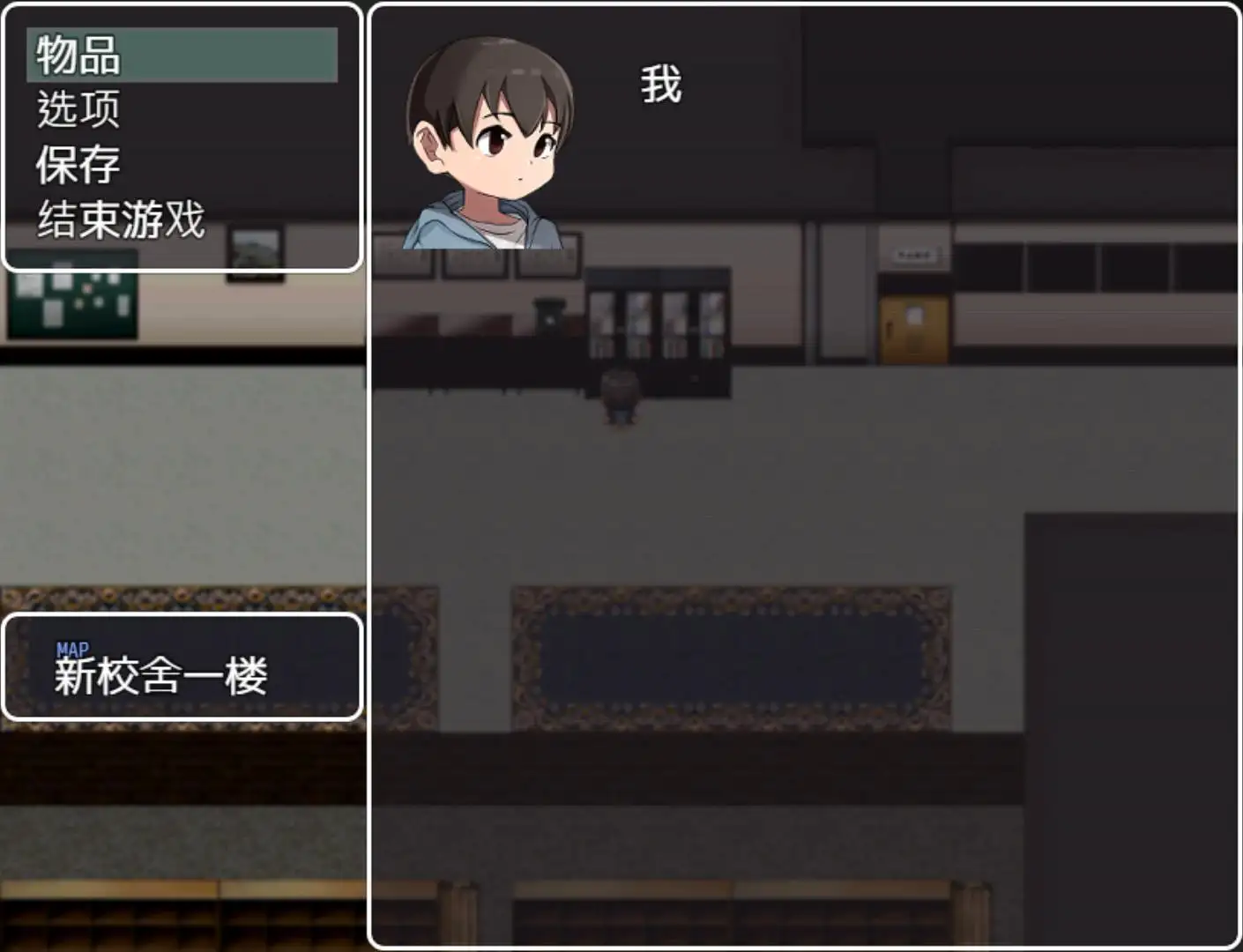Choose 保存 to save the game
1243x952 pixels.
pyautogui.click(x=78, y=163)
